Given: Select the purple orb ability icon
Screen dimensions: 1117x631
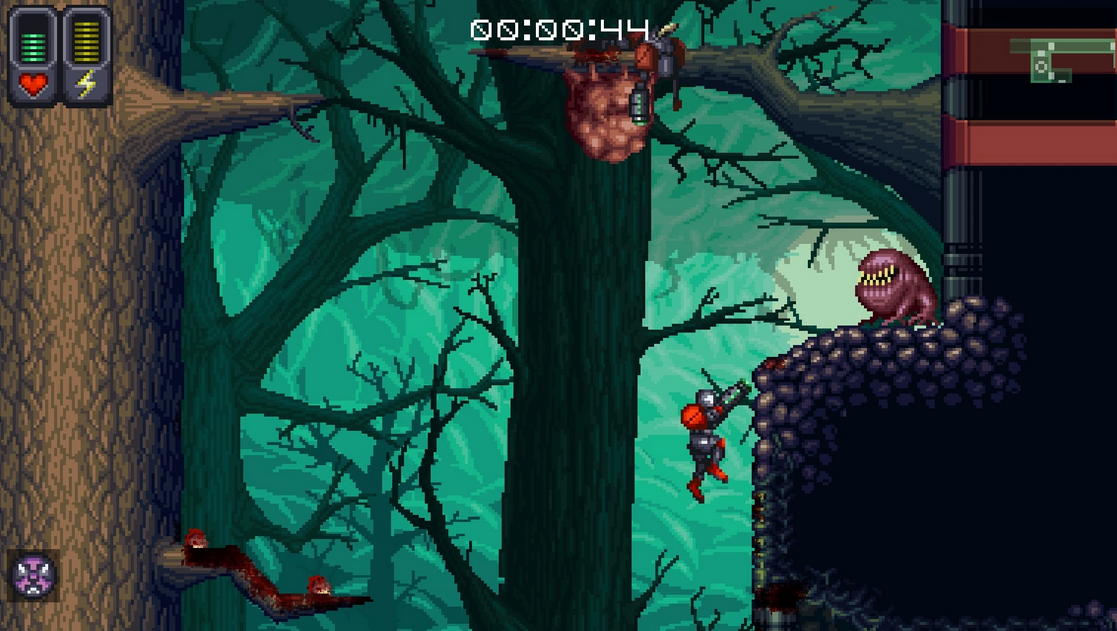Looking at the screenshot, I should (34, 575).
